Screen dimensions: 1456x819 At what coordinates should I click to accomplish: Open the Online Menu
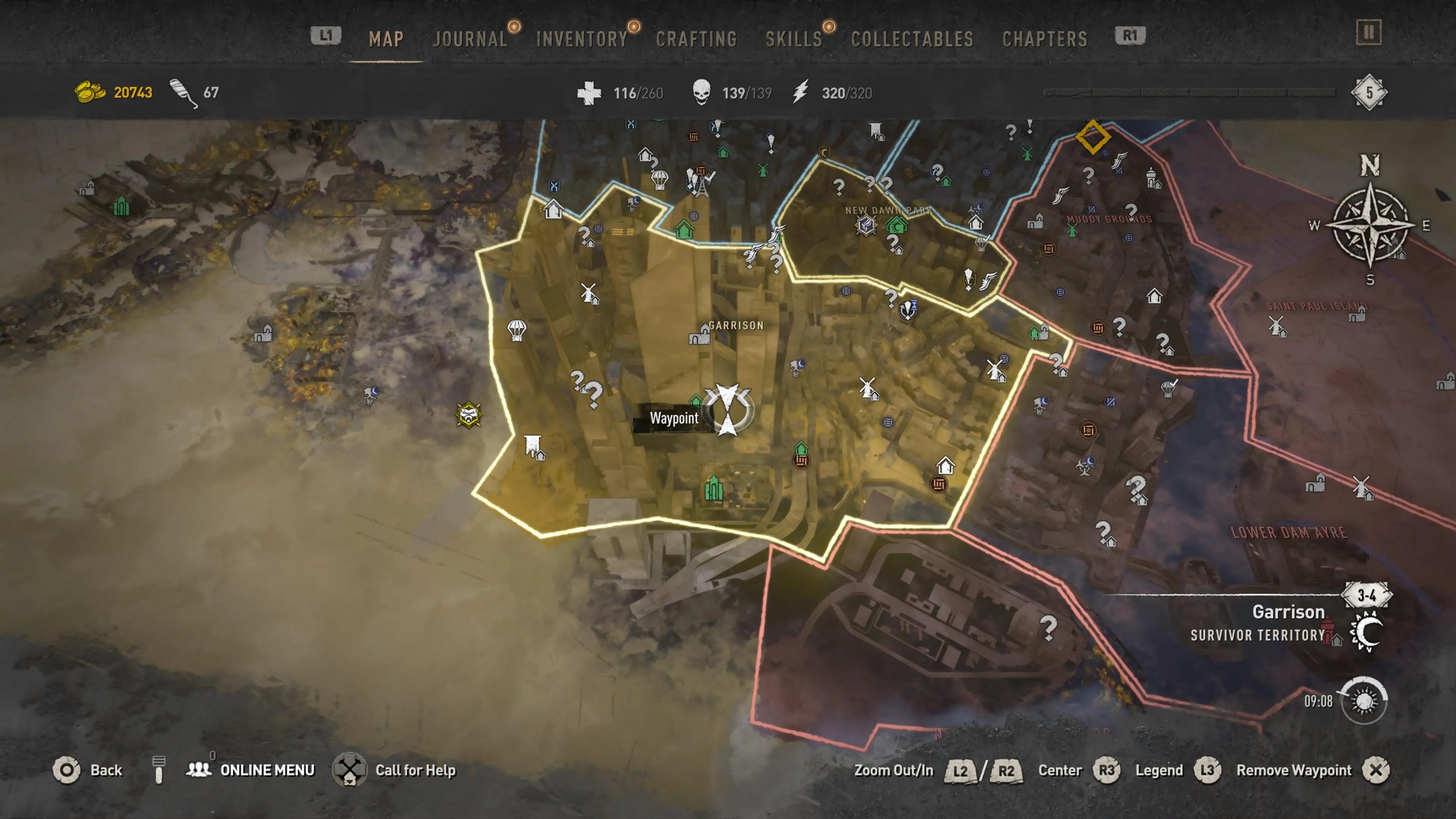267,770
